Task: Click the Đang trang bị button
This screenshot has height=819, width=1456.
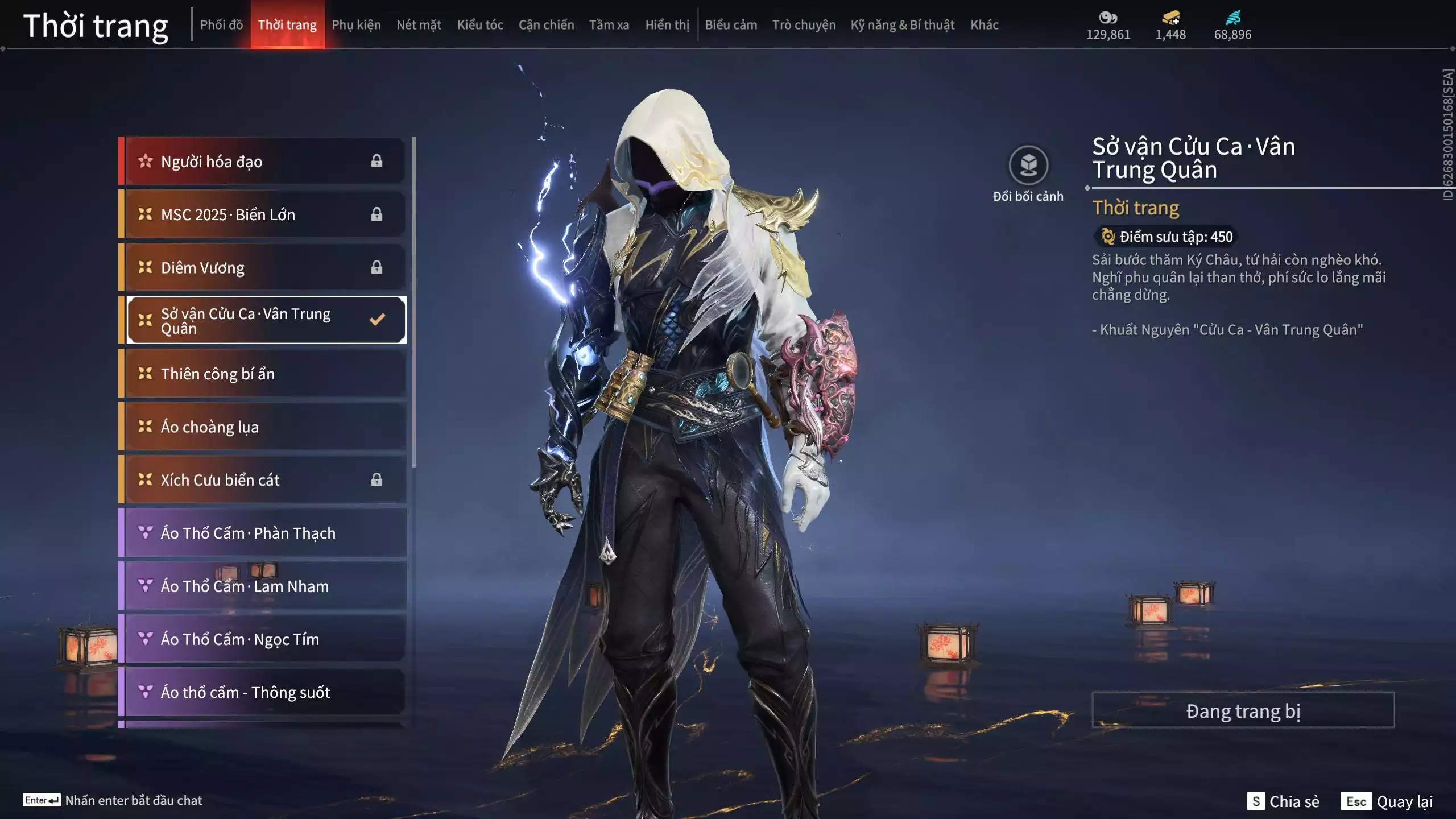Action: (x=1243, y=710)
